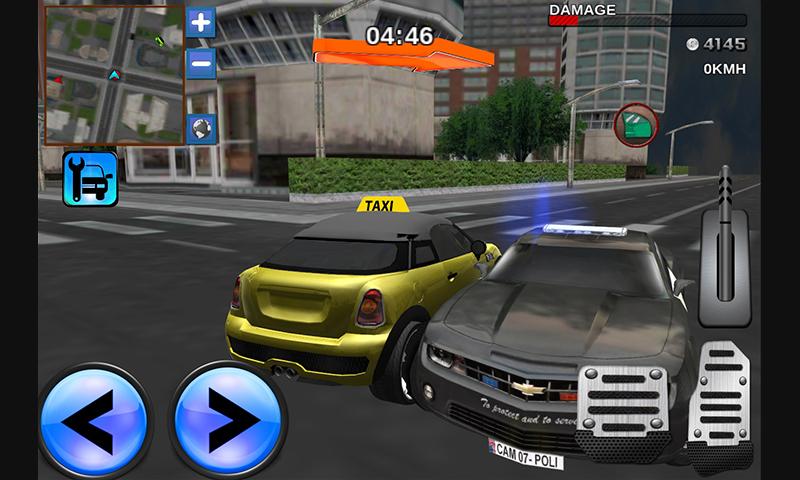Viewport: 800px width, 480px height.
Task: Open the car repair wrench icon
Action: coord(90,178)
